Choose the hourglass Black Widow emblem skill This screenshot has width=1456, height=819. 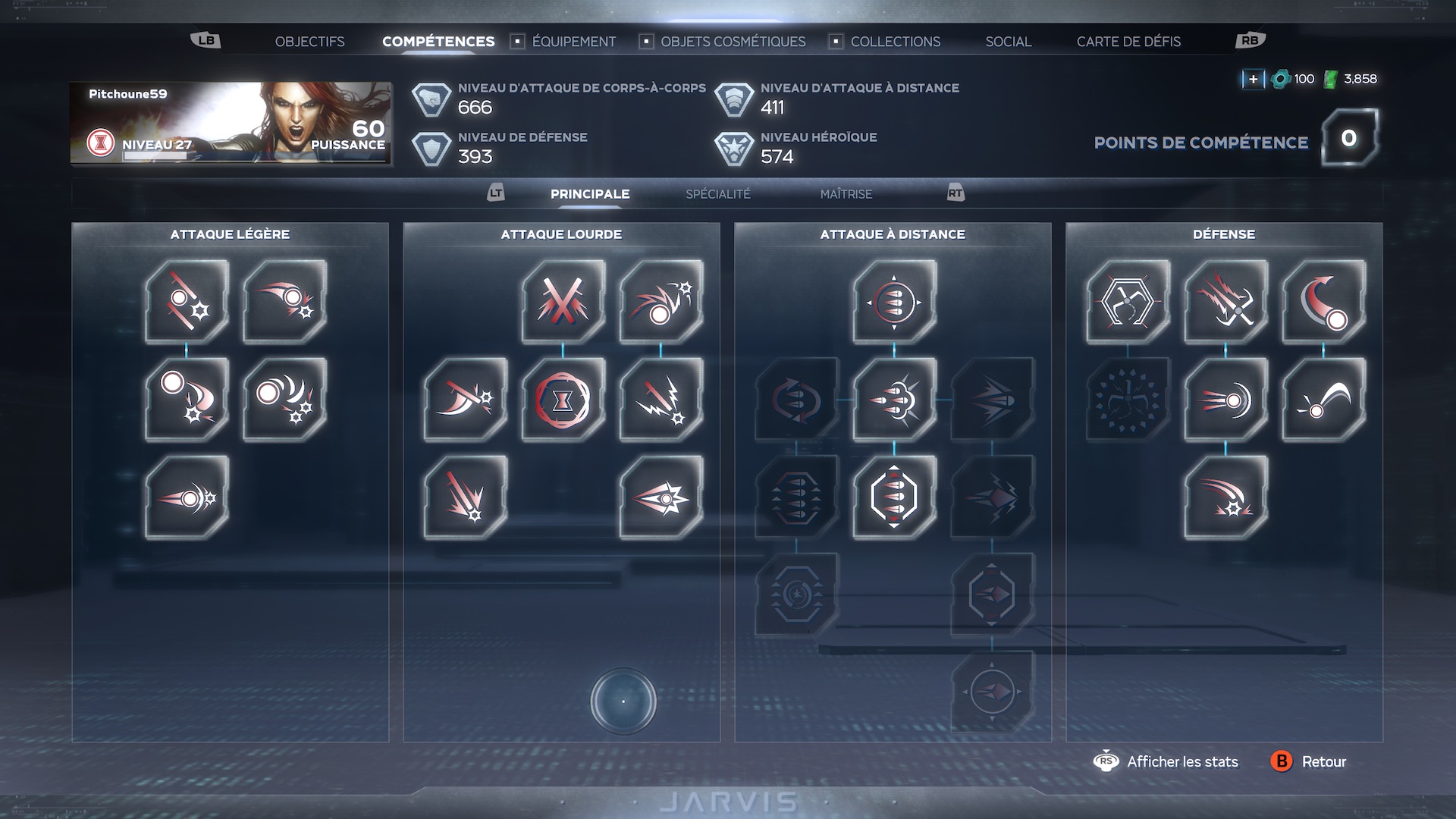(x=563, y=399)
